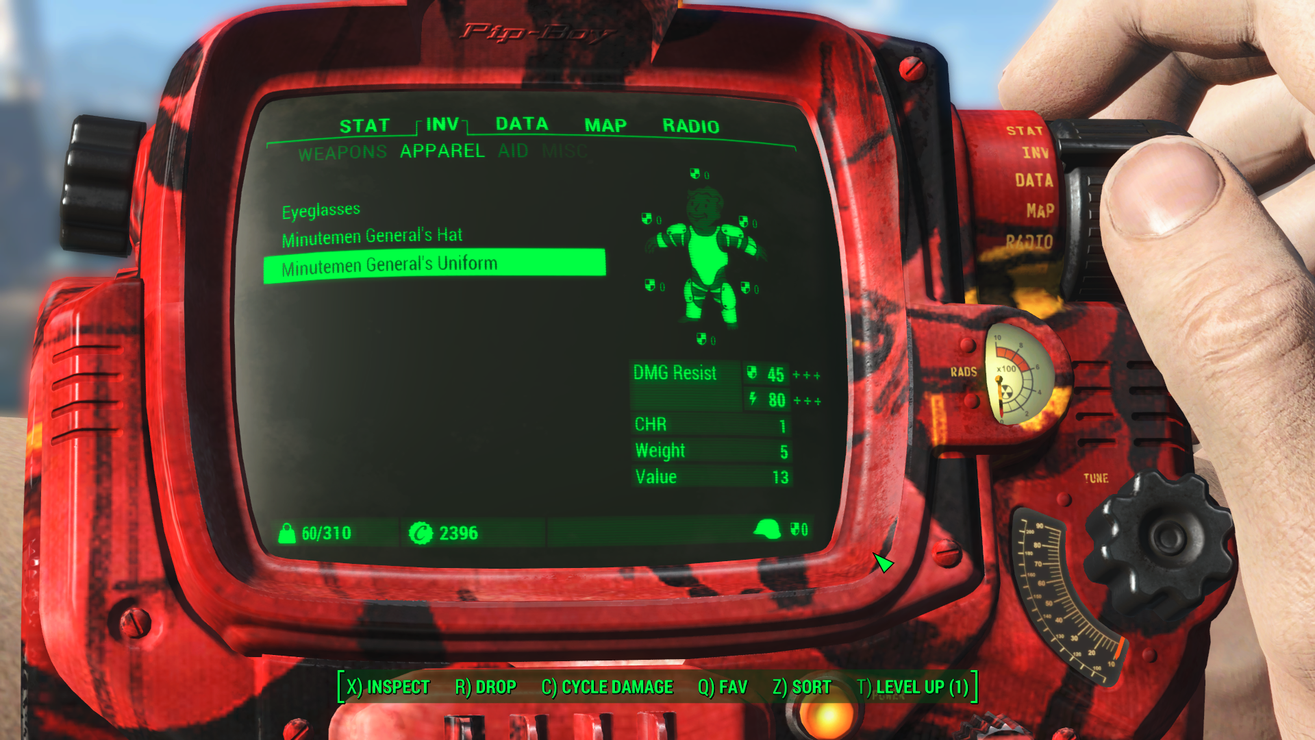
Task: Select the APPAREL category
Action: coord(442,151)
